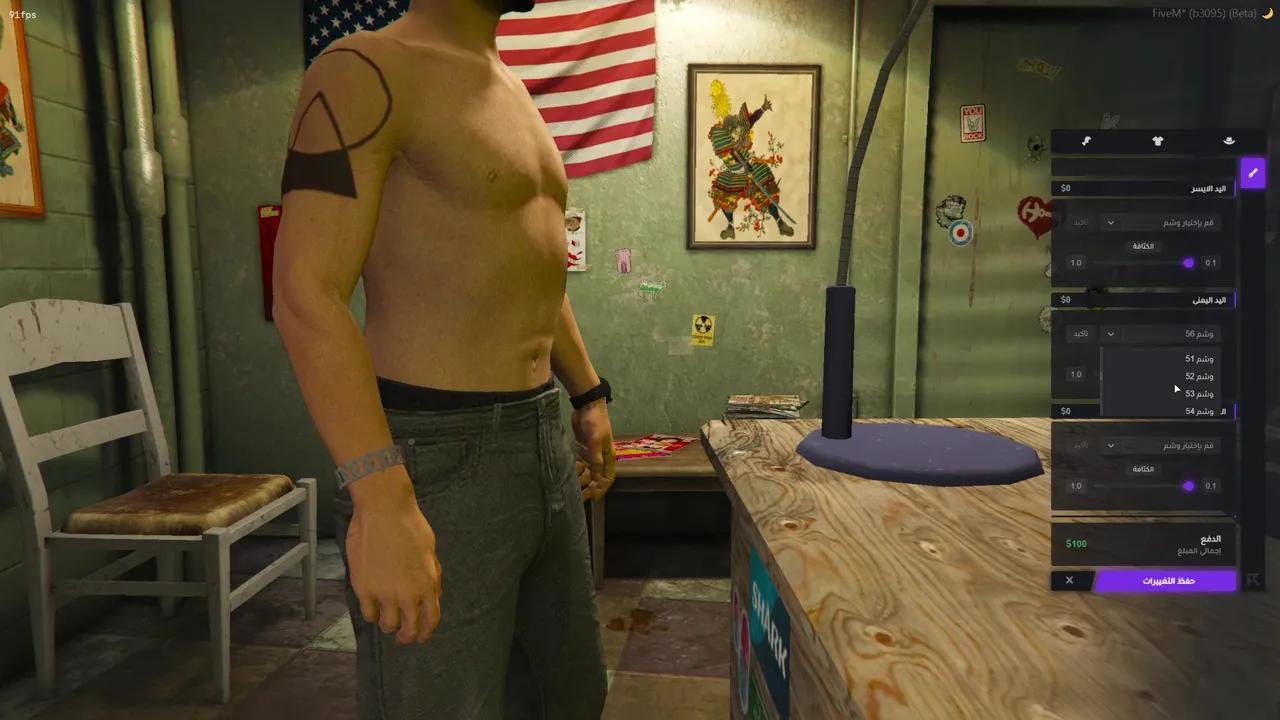Click the cursor arrow over tattoo list
Image resolution: width=1280 pixels, height=720 pixels.
1176,389
